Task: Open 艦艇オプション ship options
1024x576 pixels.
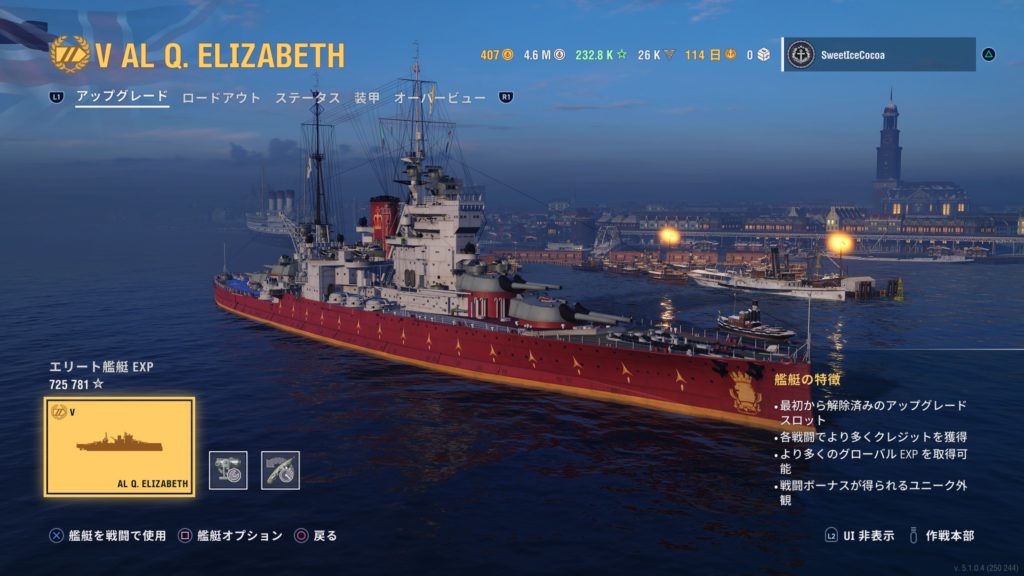Action: pos(230,536)
